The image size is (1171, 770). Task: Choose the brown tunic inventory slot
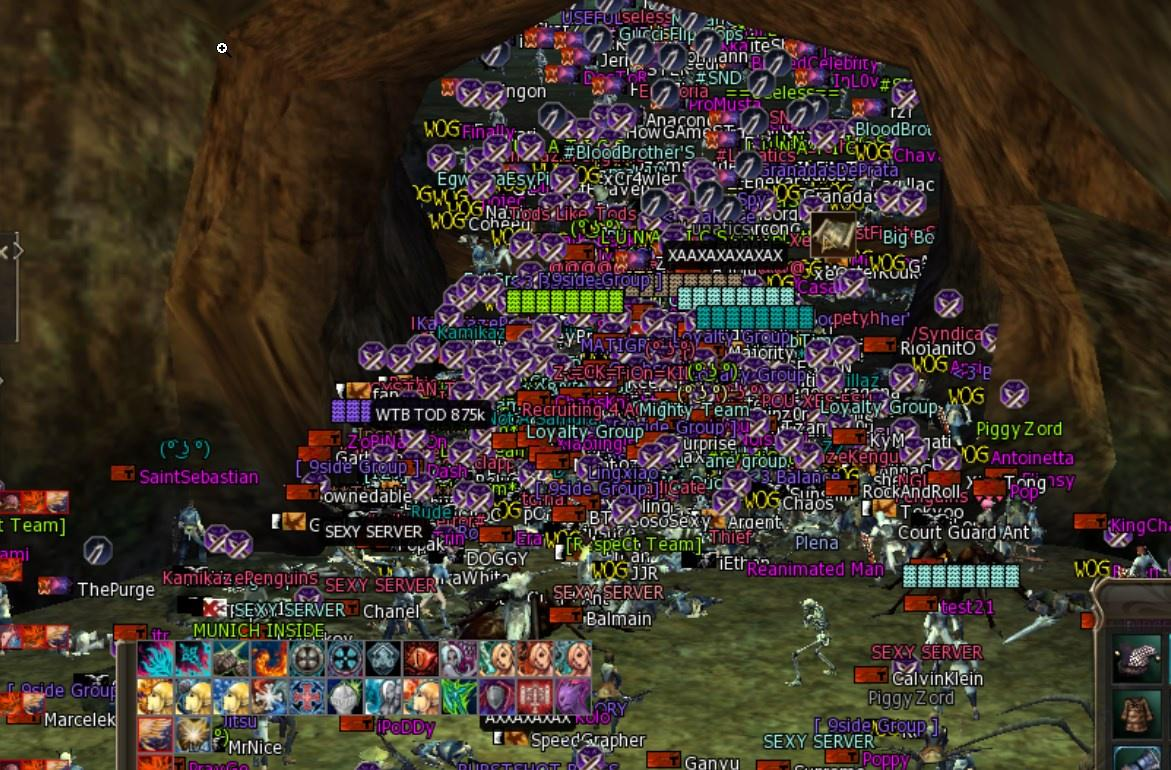click(1137, 712)
